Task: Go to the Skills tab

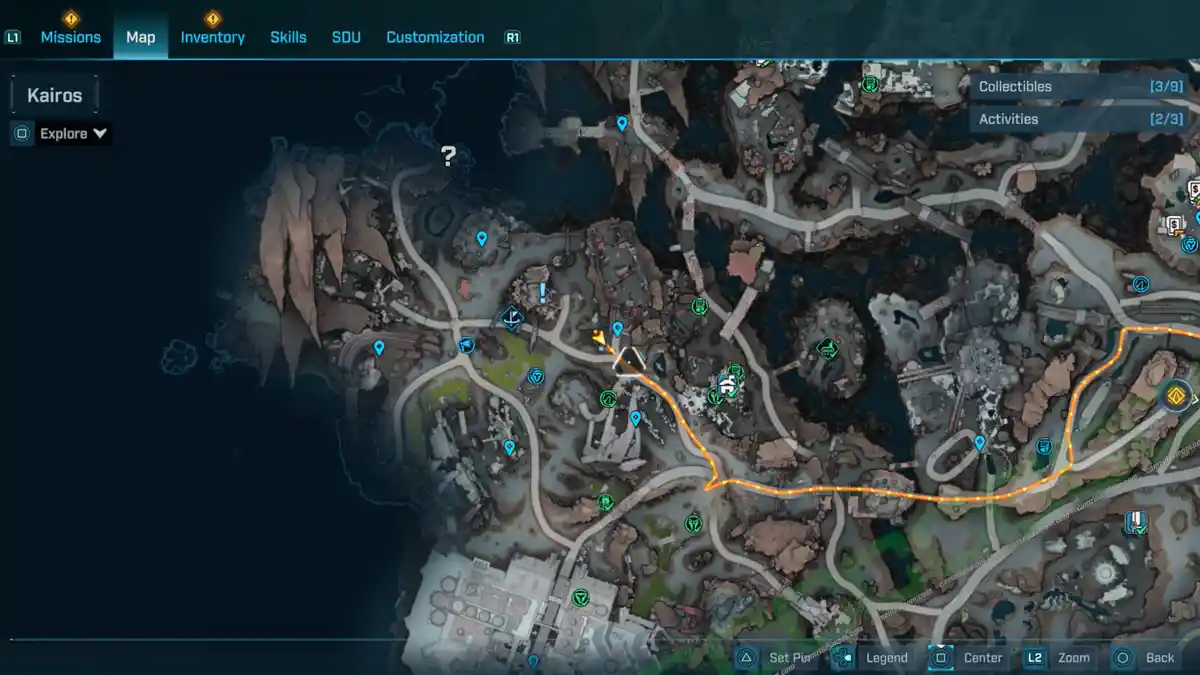Action: click(x=288, y=37)
